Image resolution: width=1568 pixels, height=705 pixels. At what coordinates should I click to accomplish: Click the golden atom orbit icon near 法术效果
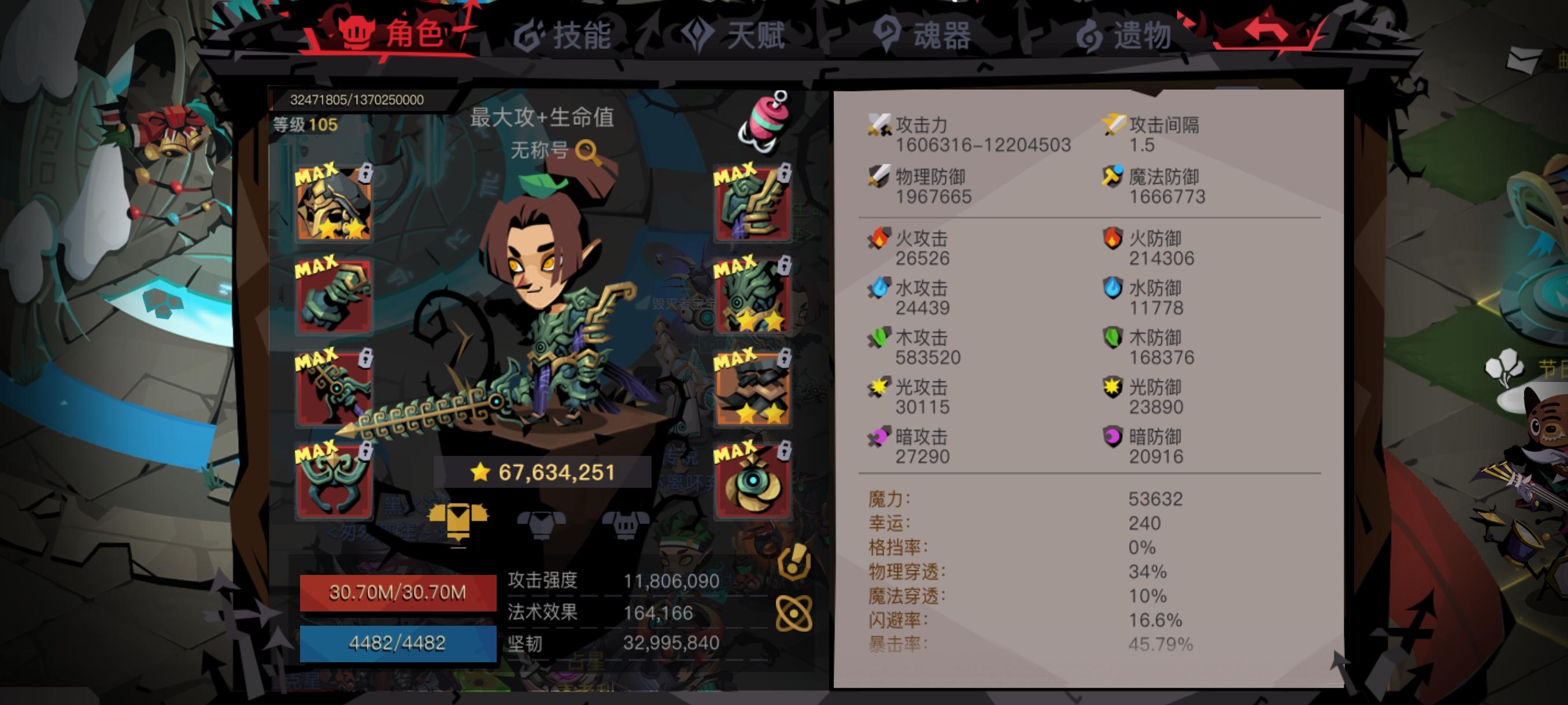pos(794,614)
